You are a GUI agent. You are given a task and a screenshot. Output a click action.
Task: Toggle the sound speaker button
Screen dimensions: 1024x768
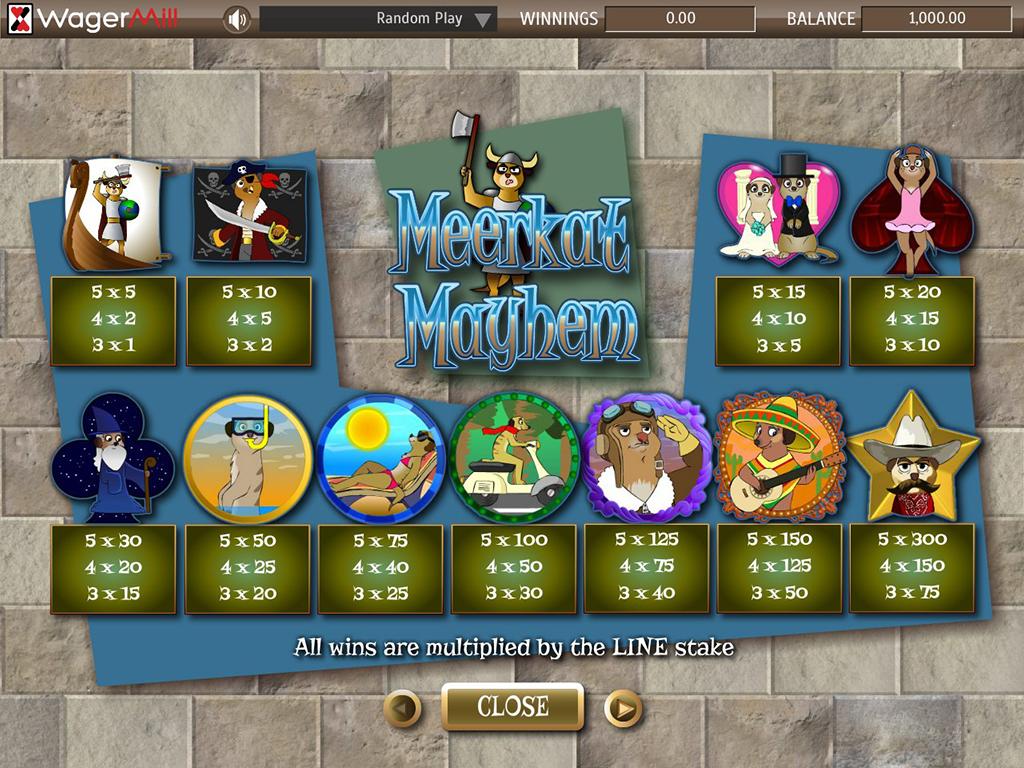(x=236, y=19)
